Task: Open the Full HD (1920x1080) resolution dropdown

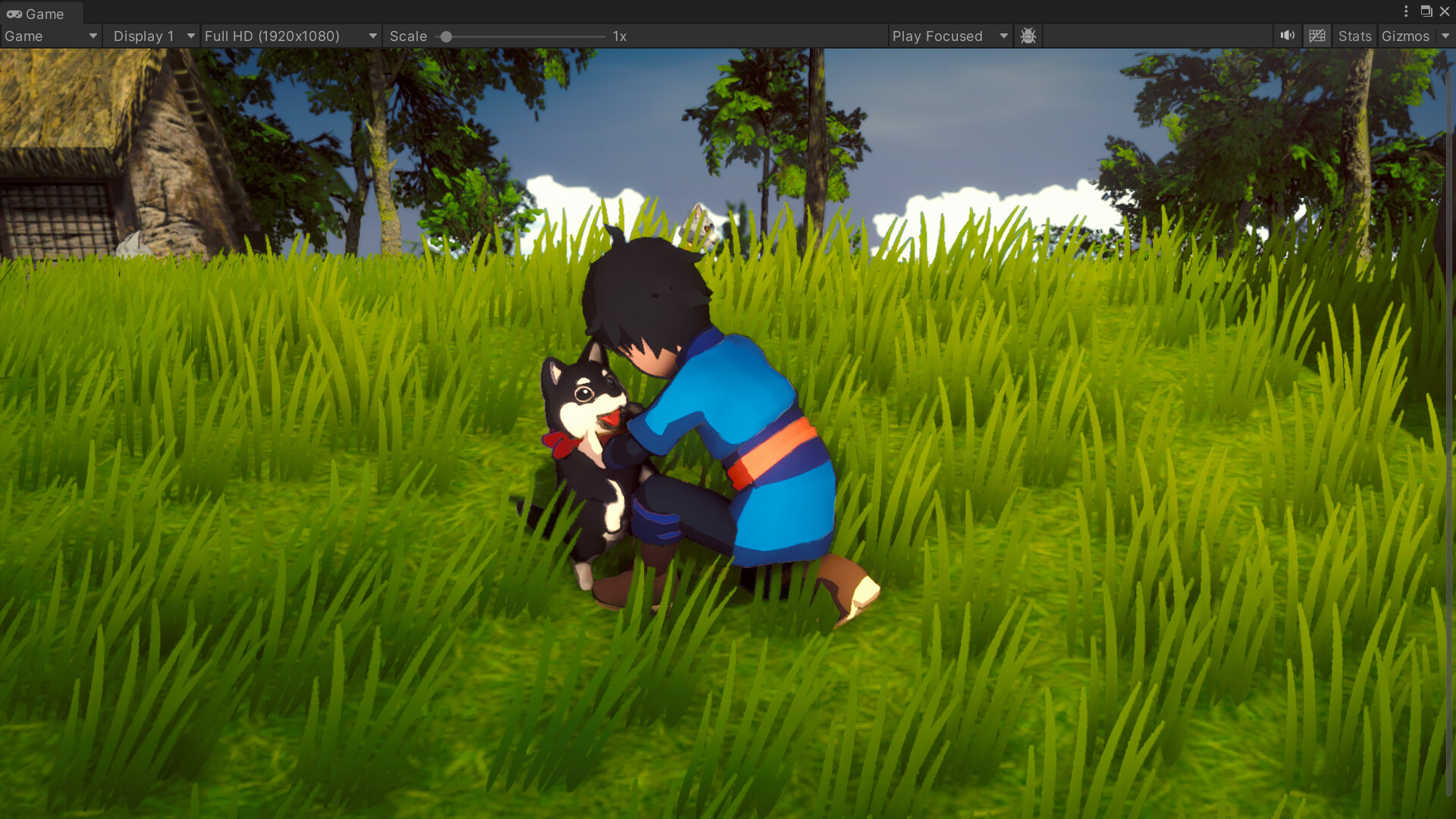Action: point(290,36)
